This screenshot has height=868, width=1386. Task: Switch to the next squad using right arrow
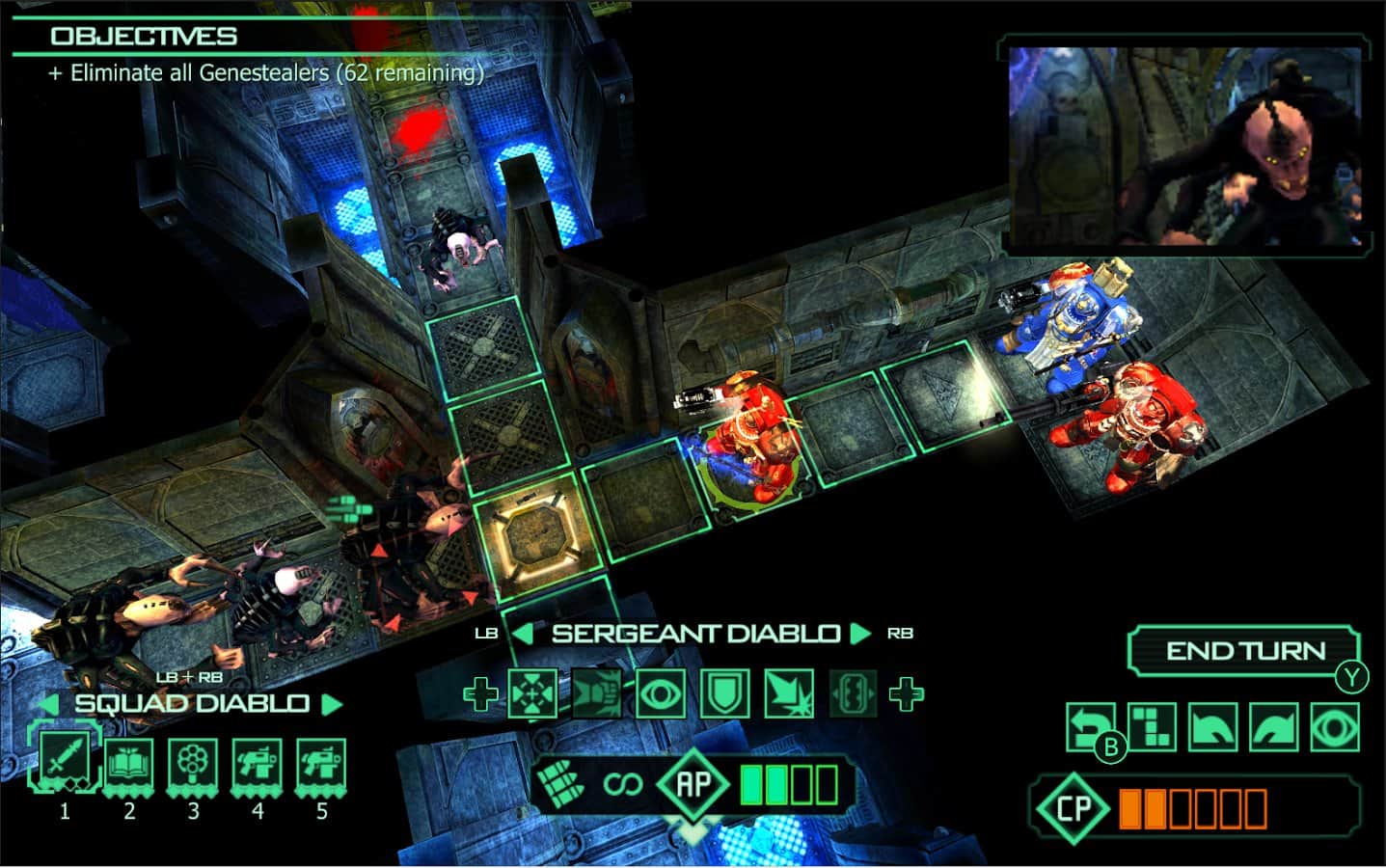tap(333, 704)
